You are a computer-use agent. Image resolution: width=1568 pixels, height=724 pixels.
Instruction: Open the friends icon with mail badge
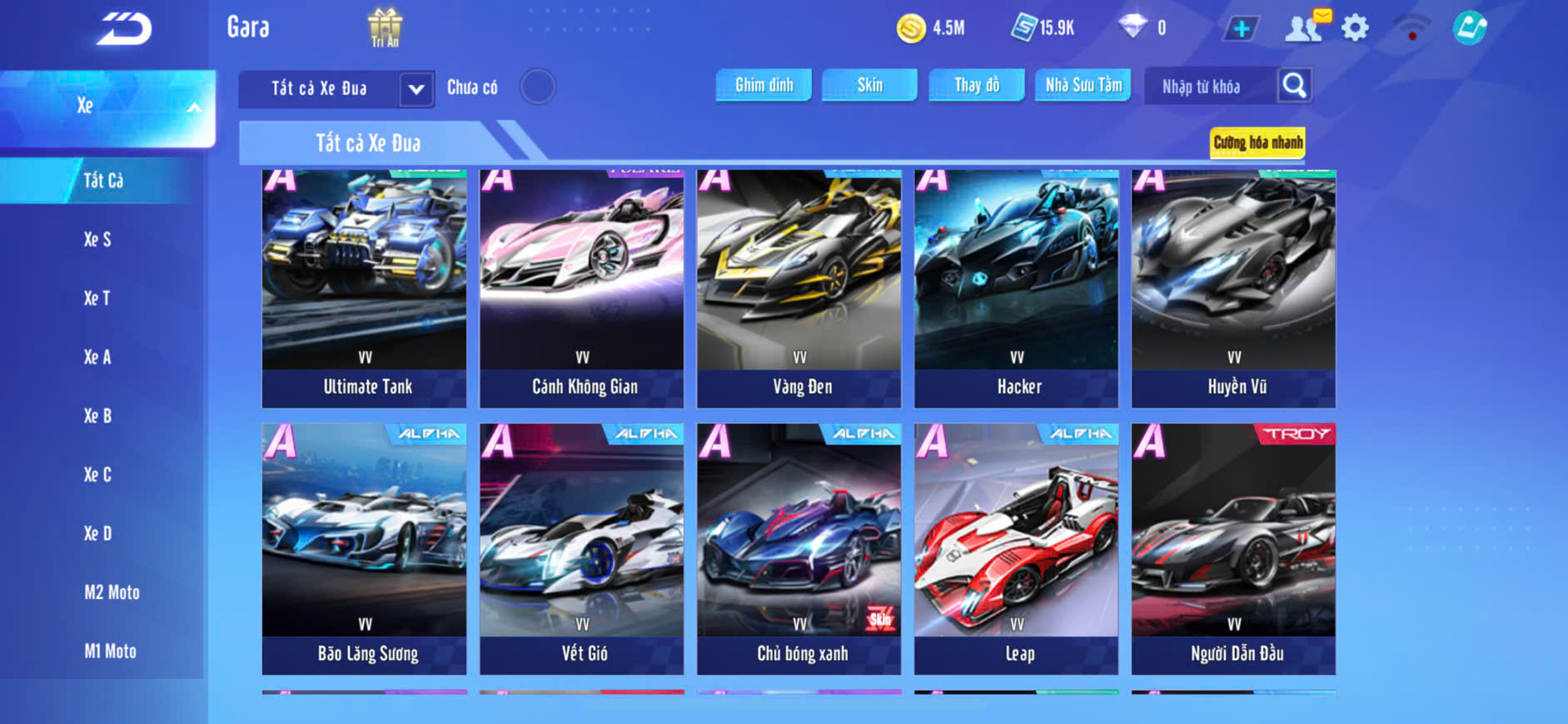[1305, 27]
